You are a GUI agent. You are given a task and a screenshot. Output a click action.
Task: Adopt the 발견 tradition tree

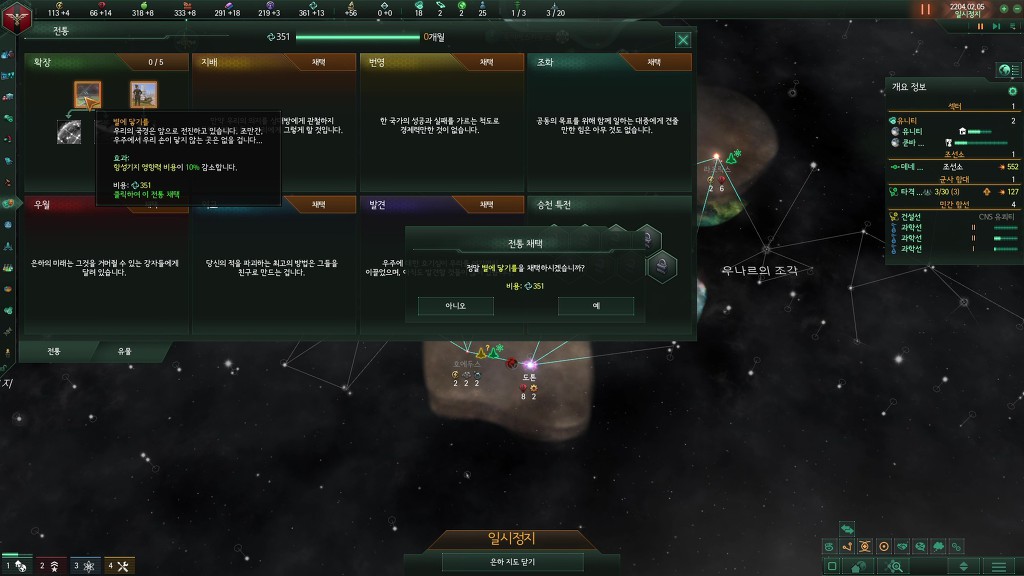(x=487, y=204)
